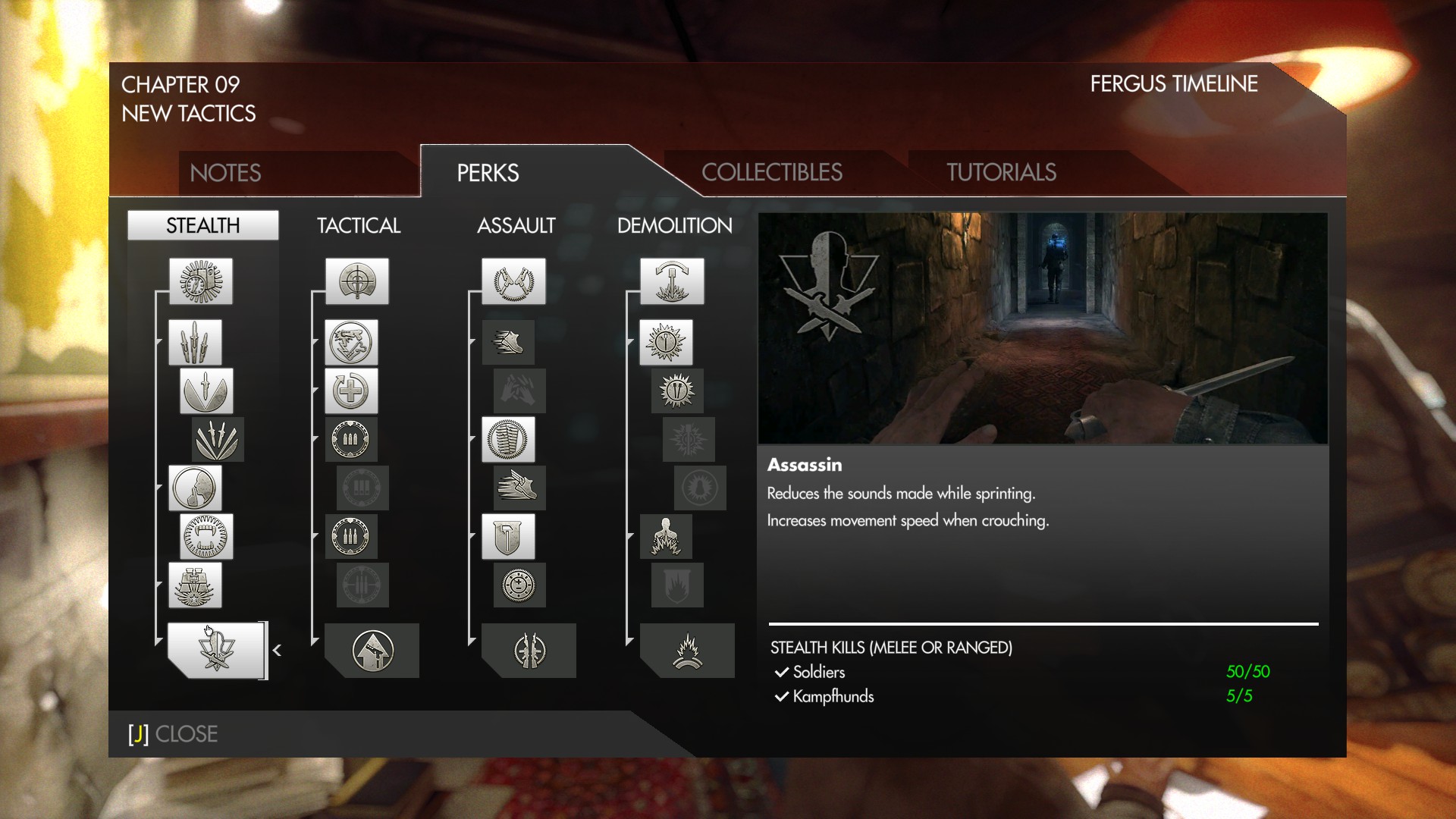This screenshot has width=1456, height=819.
Task: Pick the explosion burst demolition tree perk
Action: (x=687, y=650)
